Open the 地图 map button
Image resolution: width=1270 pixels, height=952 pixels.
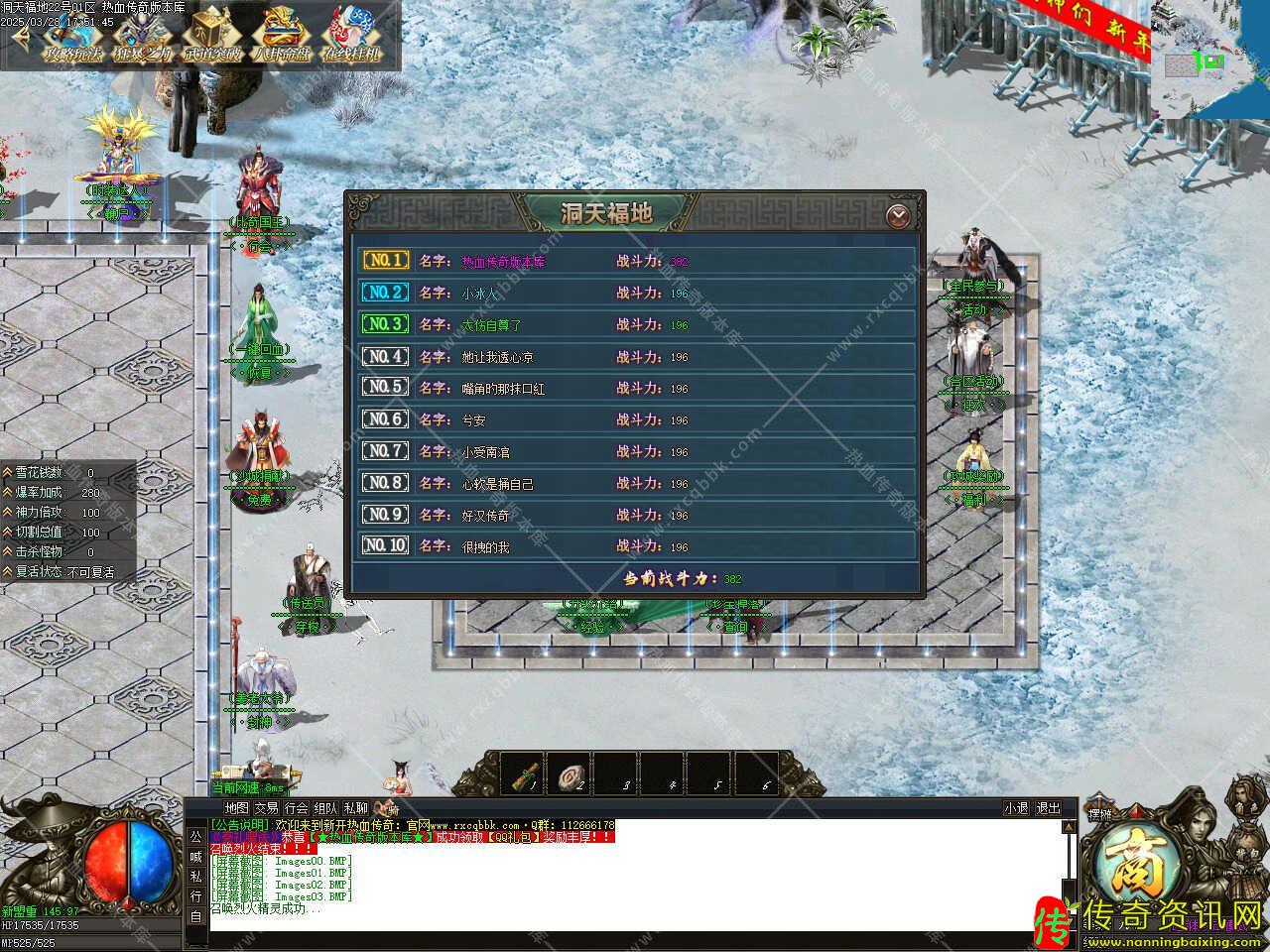coord(236,808)
